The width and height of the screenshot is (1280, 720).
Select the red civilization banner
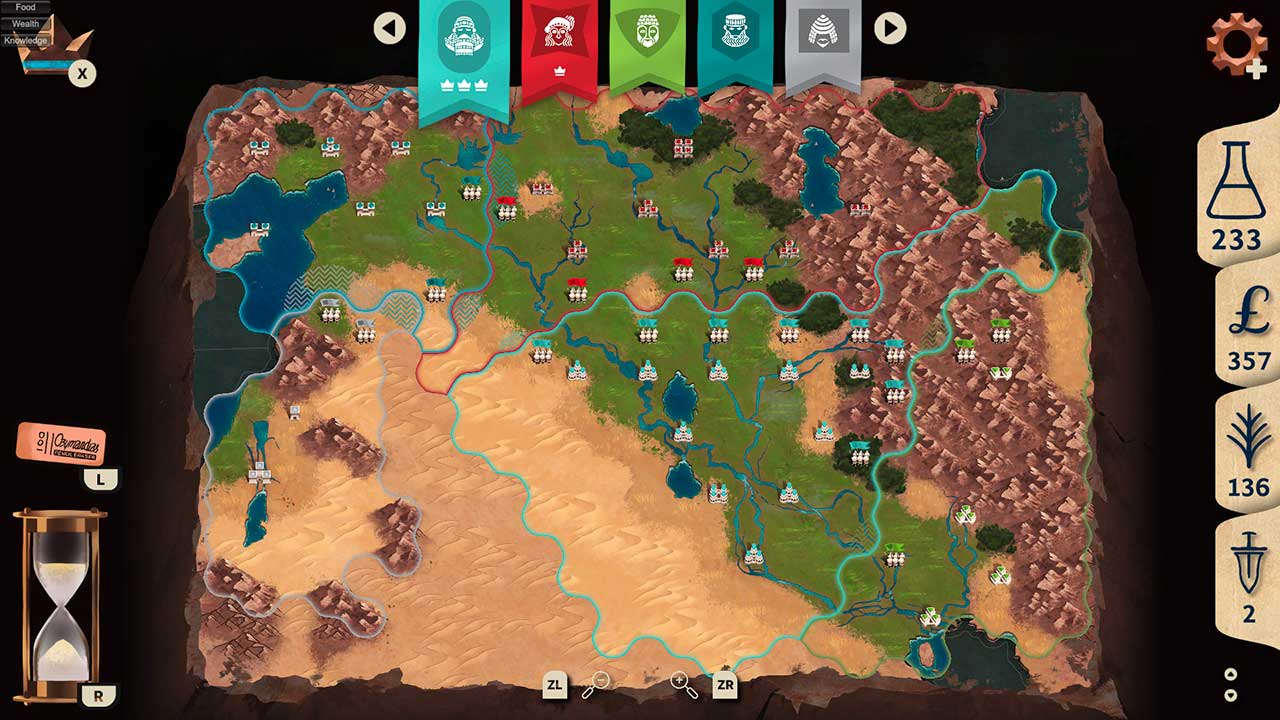[560, 40]
